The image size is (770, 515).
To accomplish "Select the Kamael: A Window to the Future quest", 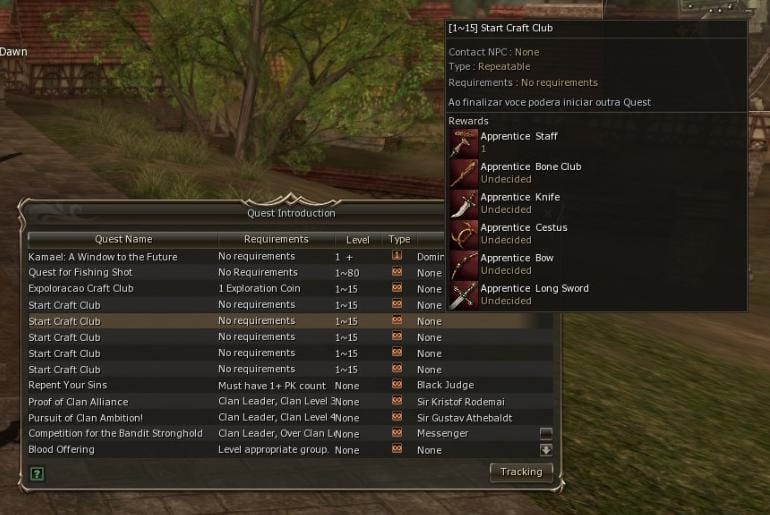I will tap(103, 257).
